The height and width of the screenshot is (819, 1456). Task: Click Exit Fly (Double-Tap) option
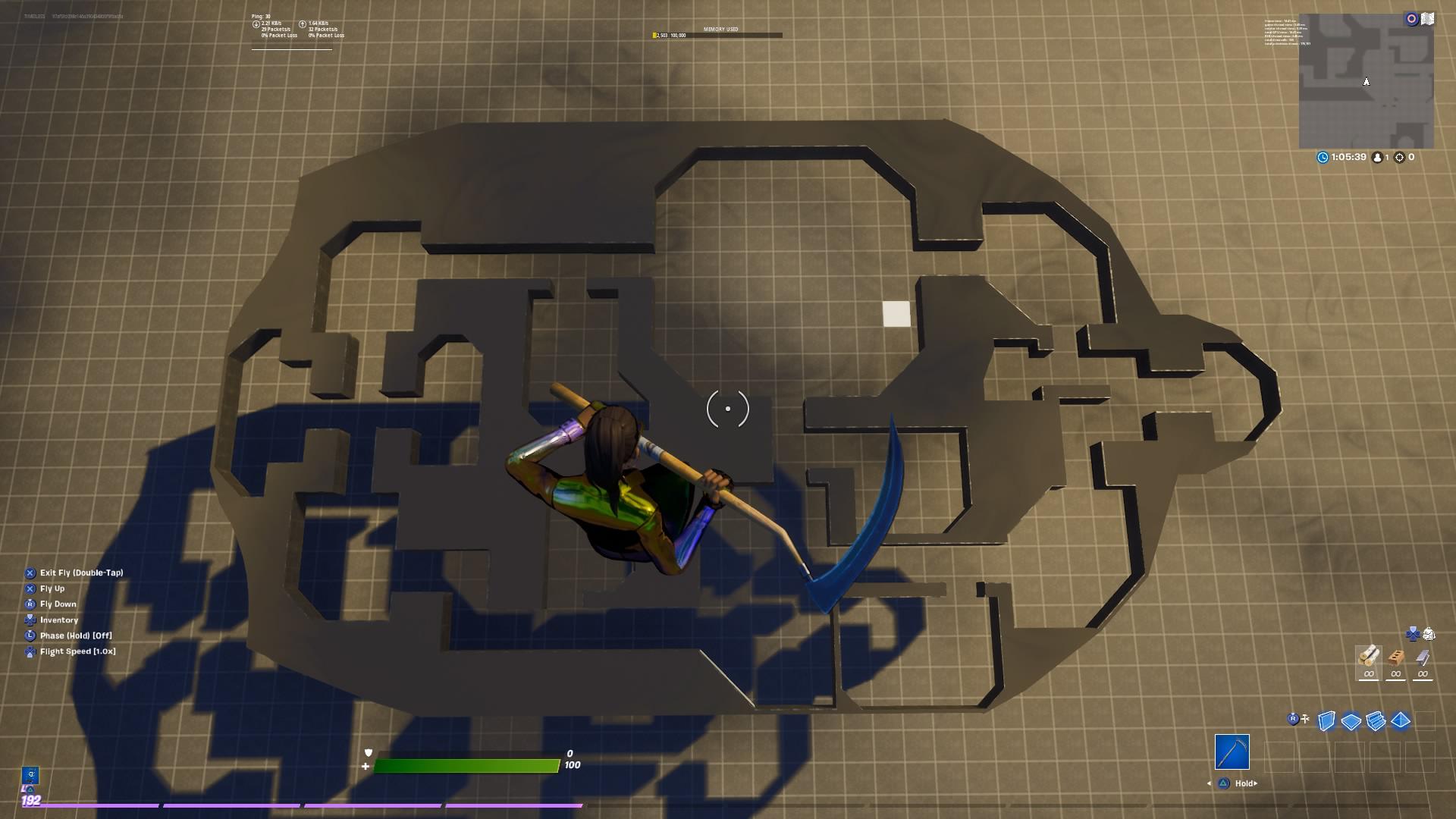click(82, 573)
